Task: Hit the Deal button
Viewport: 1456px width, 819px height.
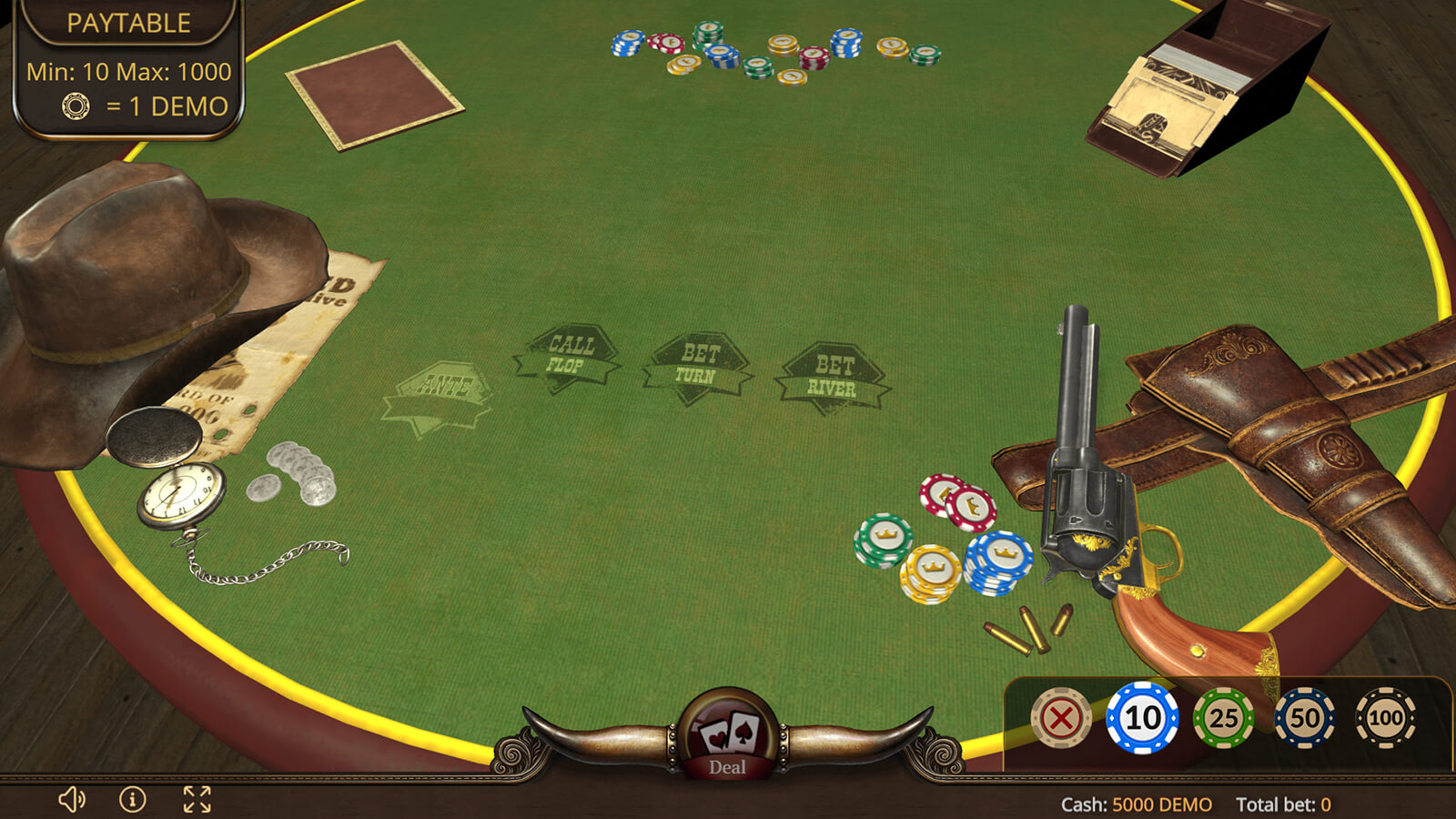Action: click(728, 735)
